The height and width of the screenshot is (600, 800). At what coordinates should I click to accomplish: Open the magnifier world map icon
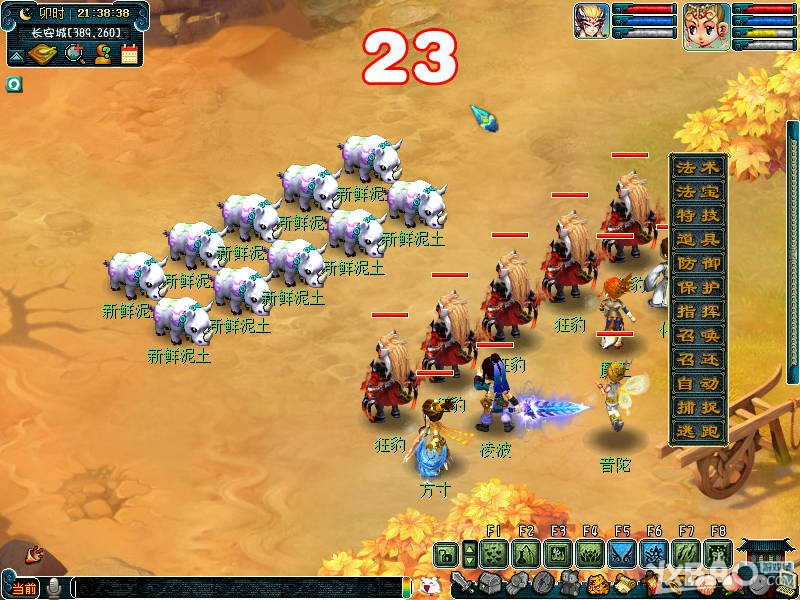(75, 54)
